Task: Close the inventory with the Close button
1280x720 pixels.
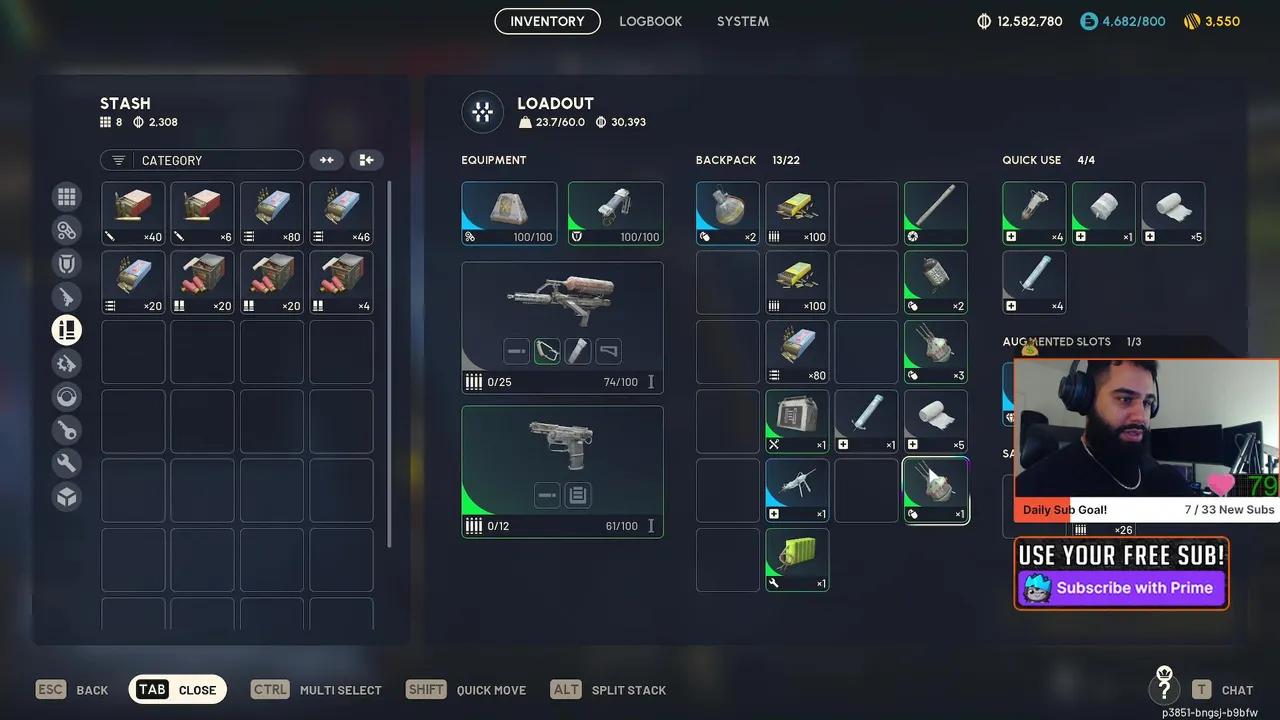Action: [178, 690]
